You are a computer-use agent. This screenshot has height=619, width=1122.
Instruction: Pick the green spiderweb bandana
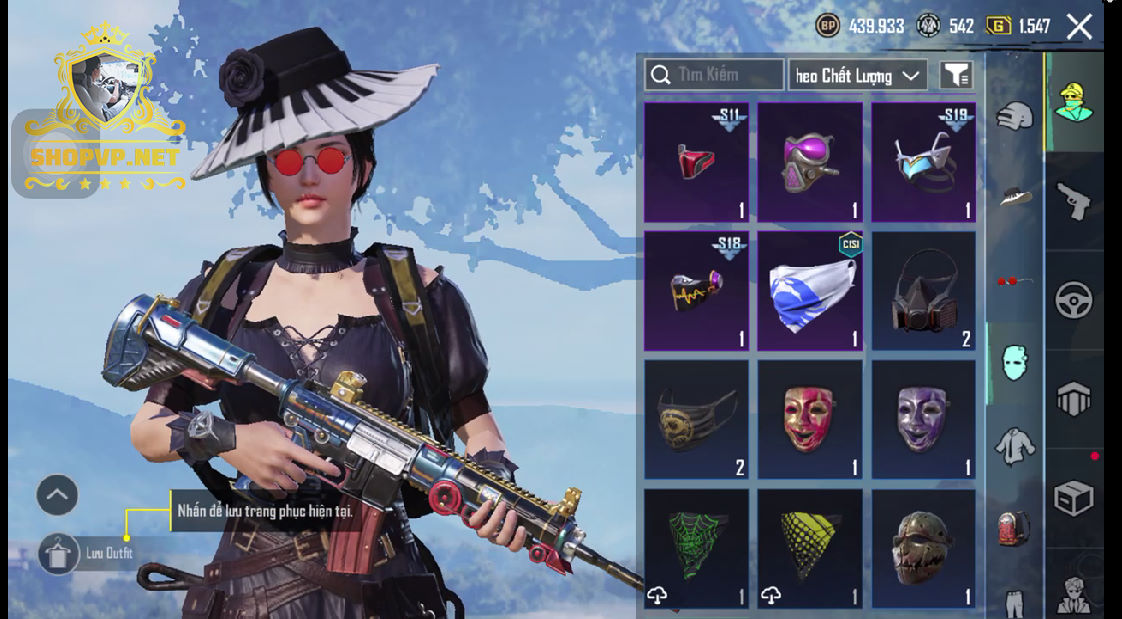(x=696, y=548)
